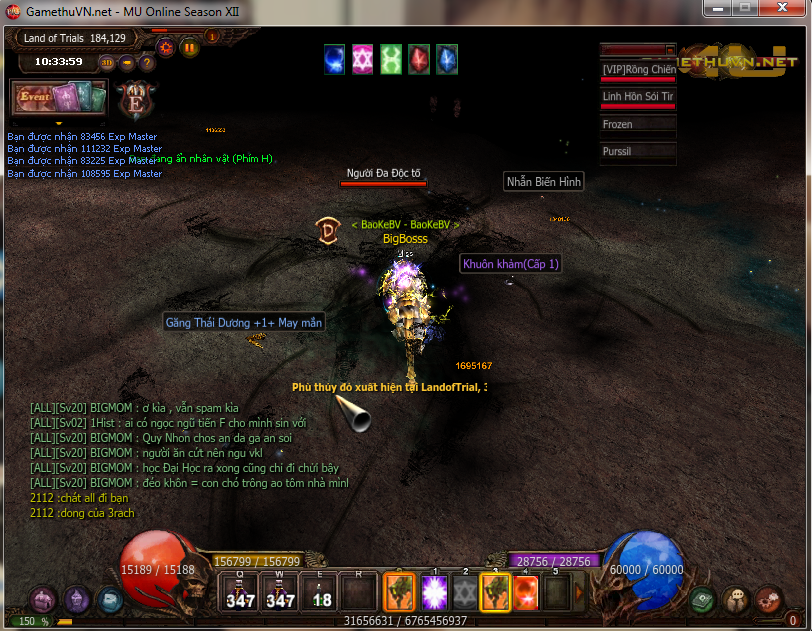Open the treasure chest inventory icon
The image size is (812, 631).
[x=43, y=600]
